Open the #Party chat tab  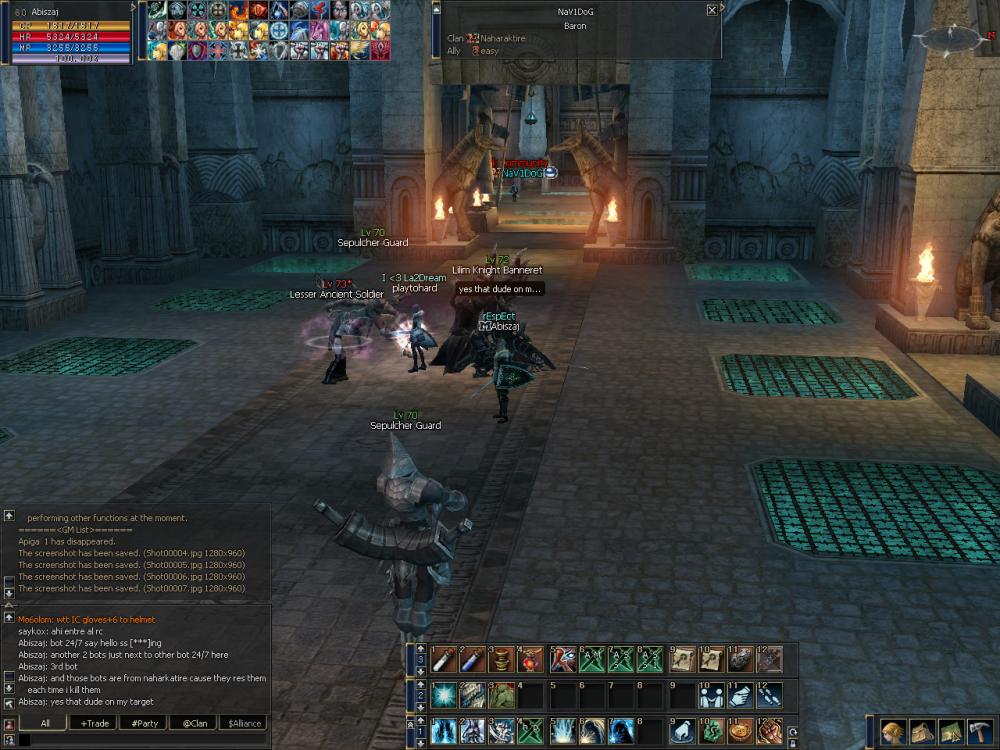[x=145, y=722]
